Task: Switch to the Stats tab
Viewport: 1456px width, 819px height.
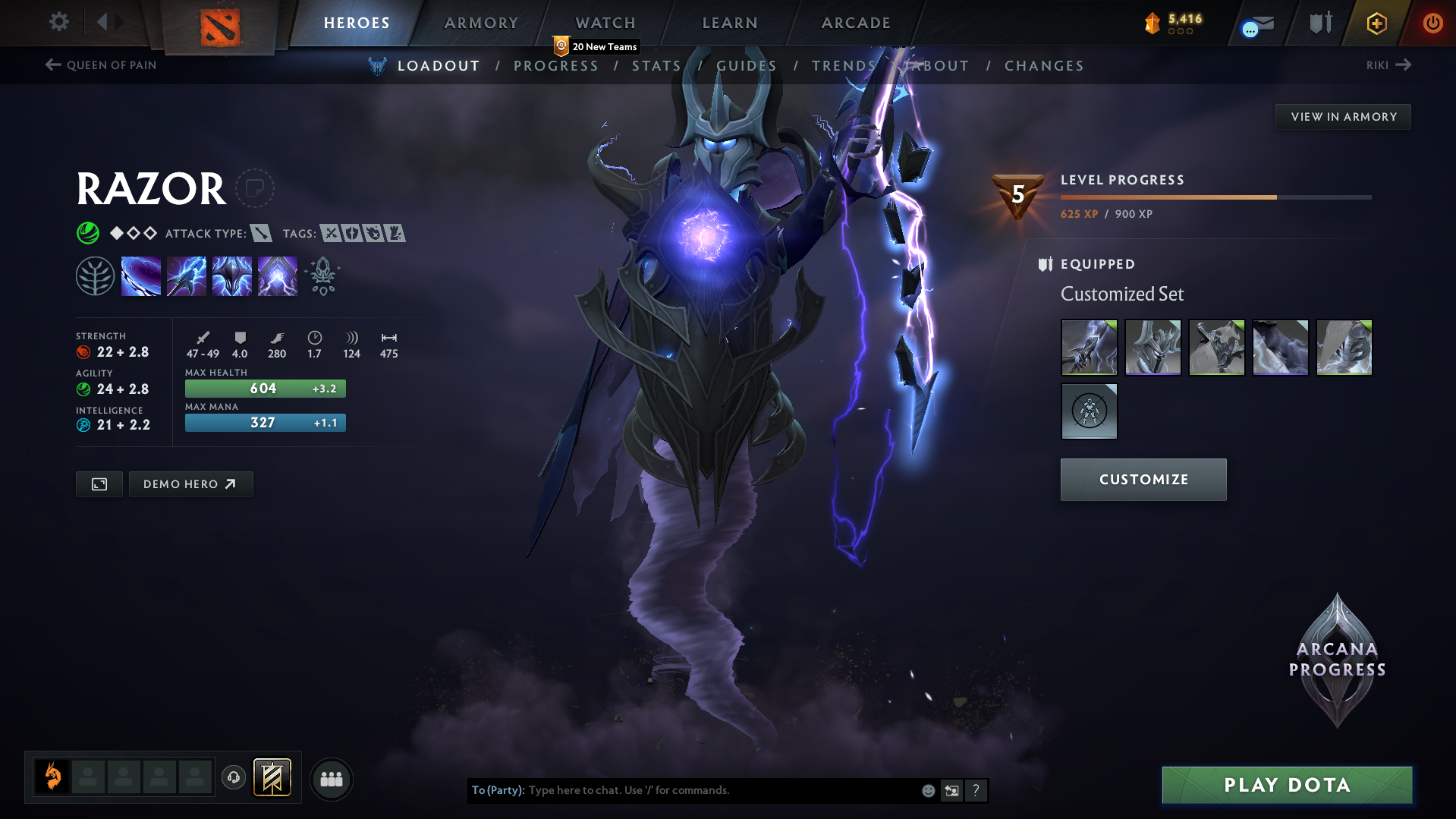Action: [x=656, y=66]
